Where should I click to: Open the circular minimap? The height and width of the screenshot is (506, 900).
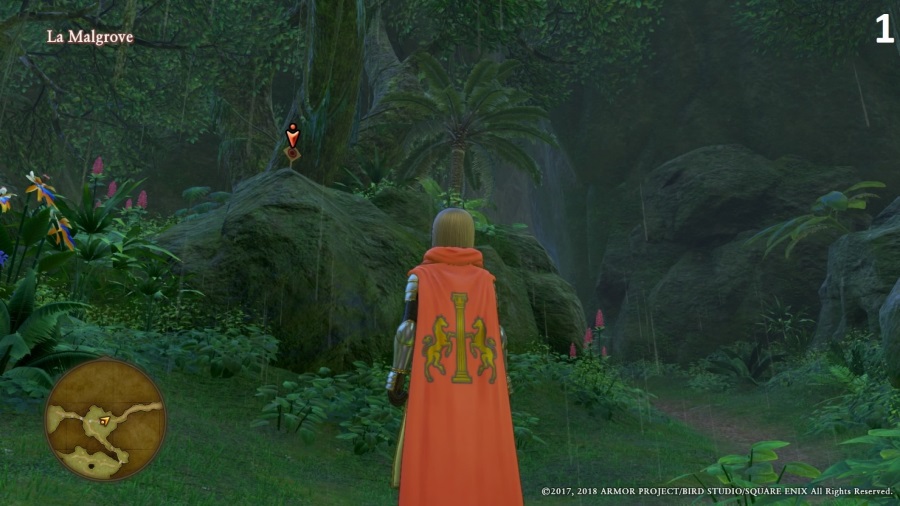(x=105, y=419)
